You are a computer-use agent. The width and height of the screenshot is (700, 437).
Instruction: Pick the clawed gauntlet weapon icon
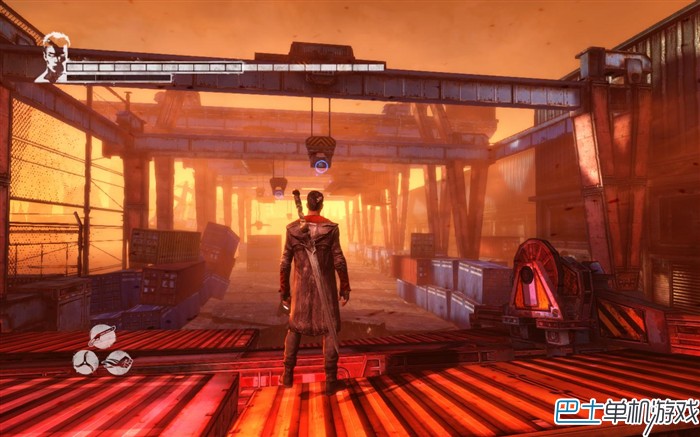coord(118,362)
